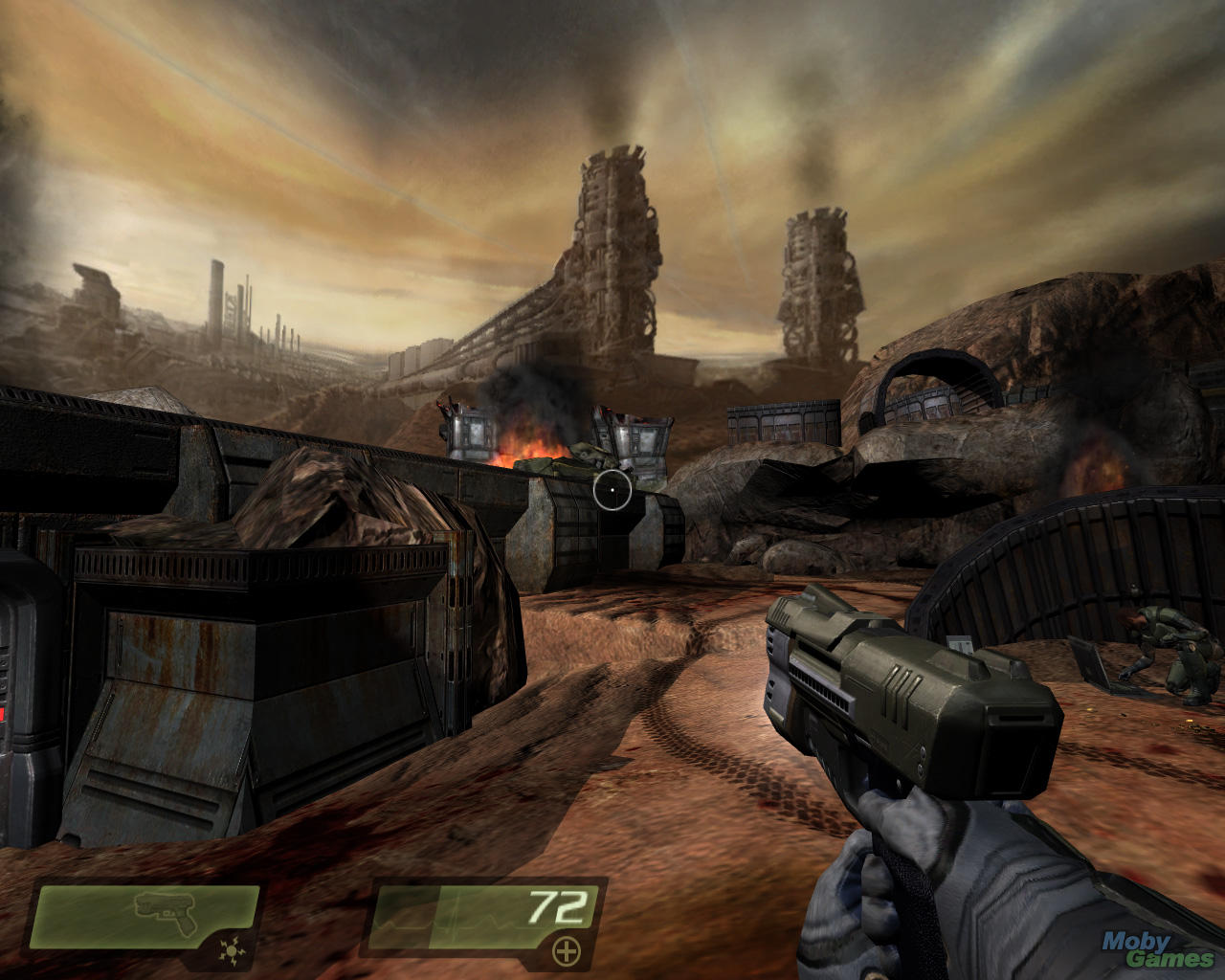The height and width of the screenshot is (980, 1225).
Task: Click the starburst icon under the weapon panel
Action: pyautogui.click(x=231, y=951)
